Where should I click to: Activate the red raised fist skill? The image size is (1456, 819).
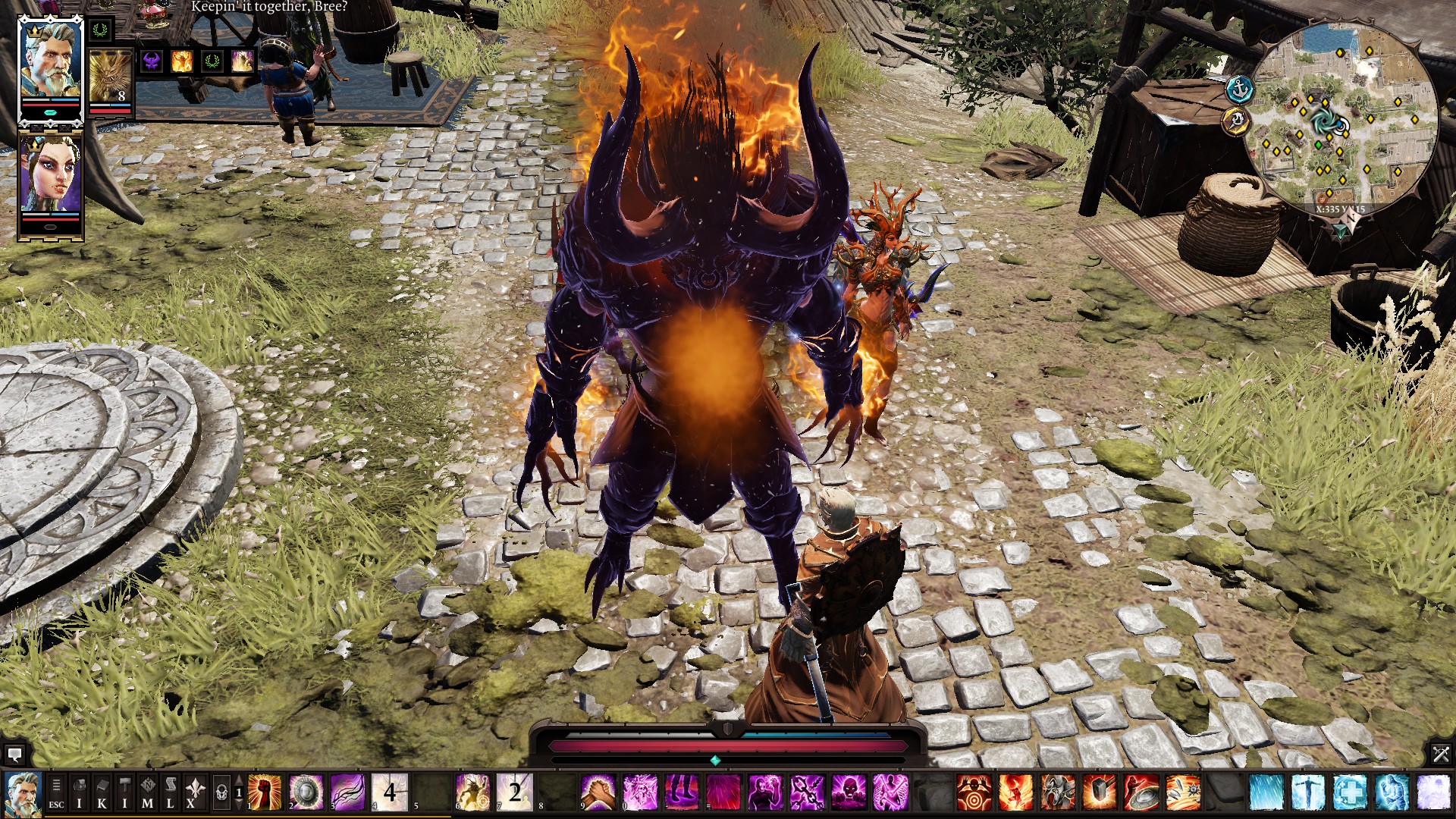point(265,792)
